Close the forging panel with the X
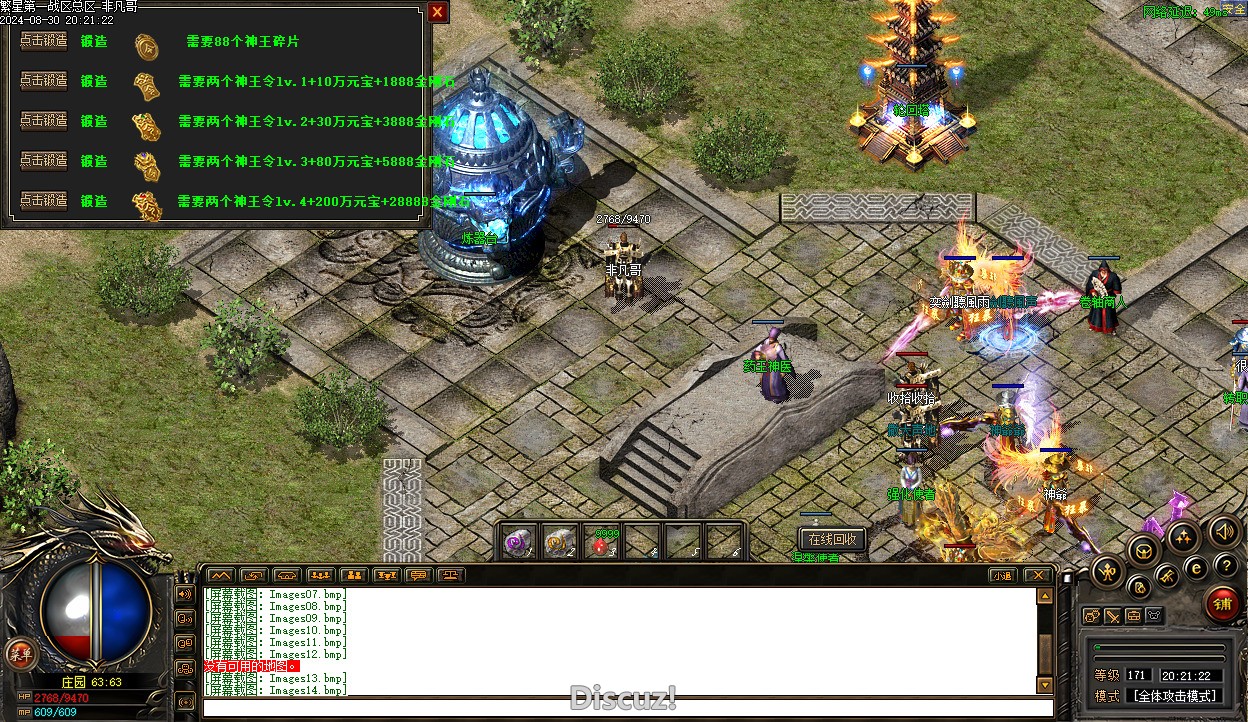Viewport: 1248px width, 722px height. tap(437, 12)
